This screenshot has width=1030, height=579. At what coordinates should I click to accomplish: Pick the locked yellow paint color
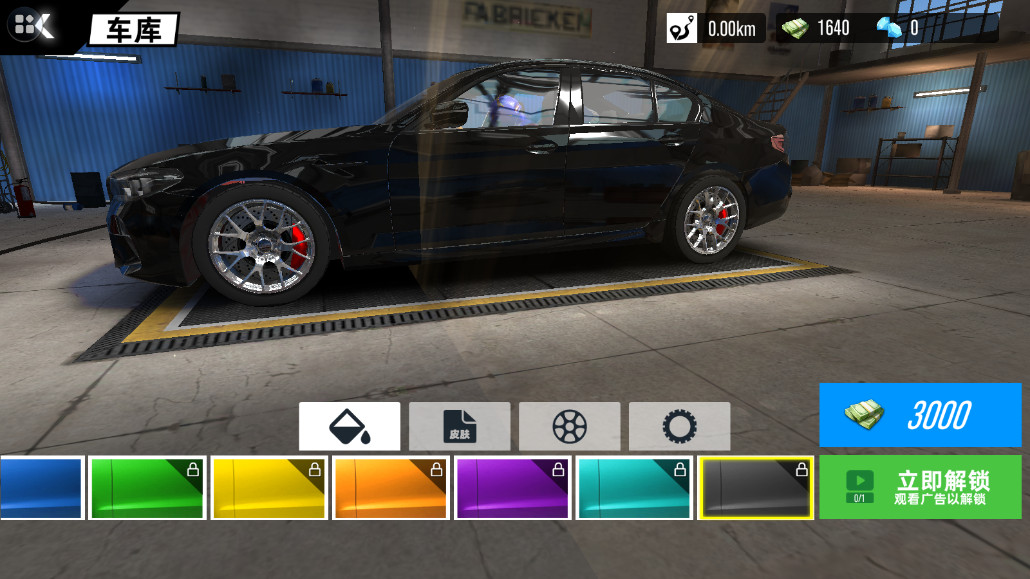point(270,488)
